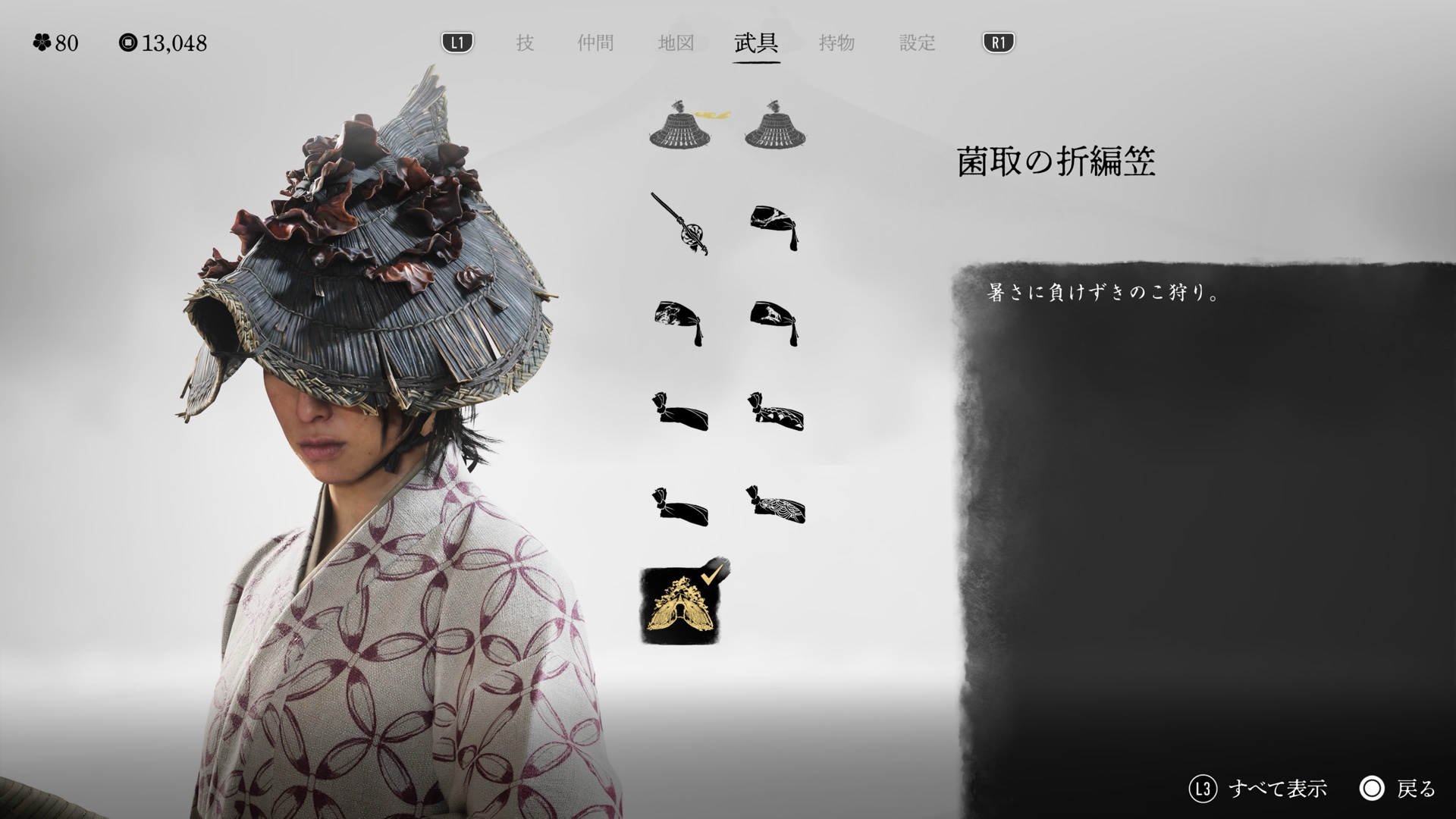Pick the ornamental hairpin stick icon
The width and height of the screenshot is (1456, 819).
point(679,224)
